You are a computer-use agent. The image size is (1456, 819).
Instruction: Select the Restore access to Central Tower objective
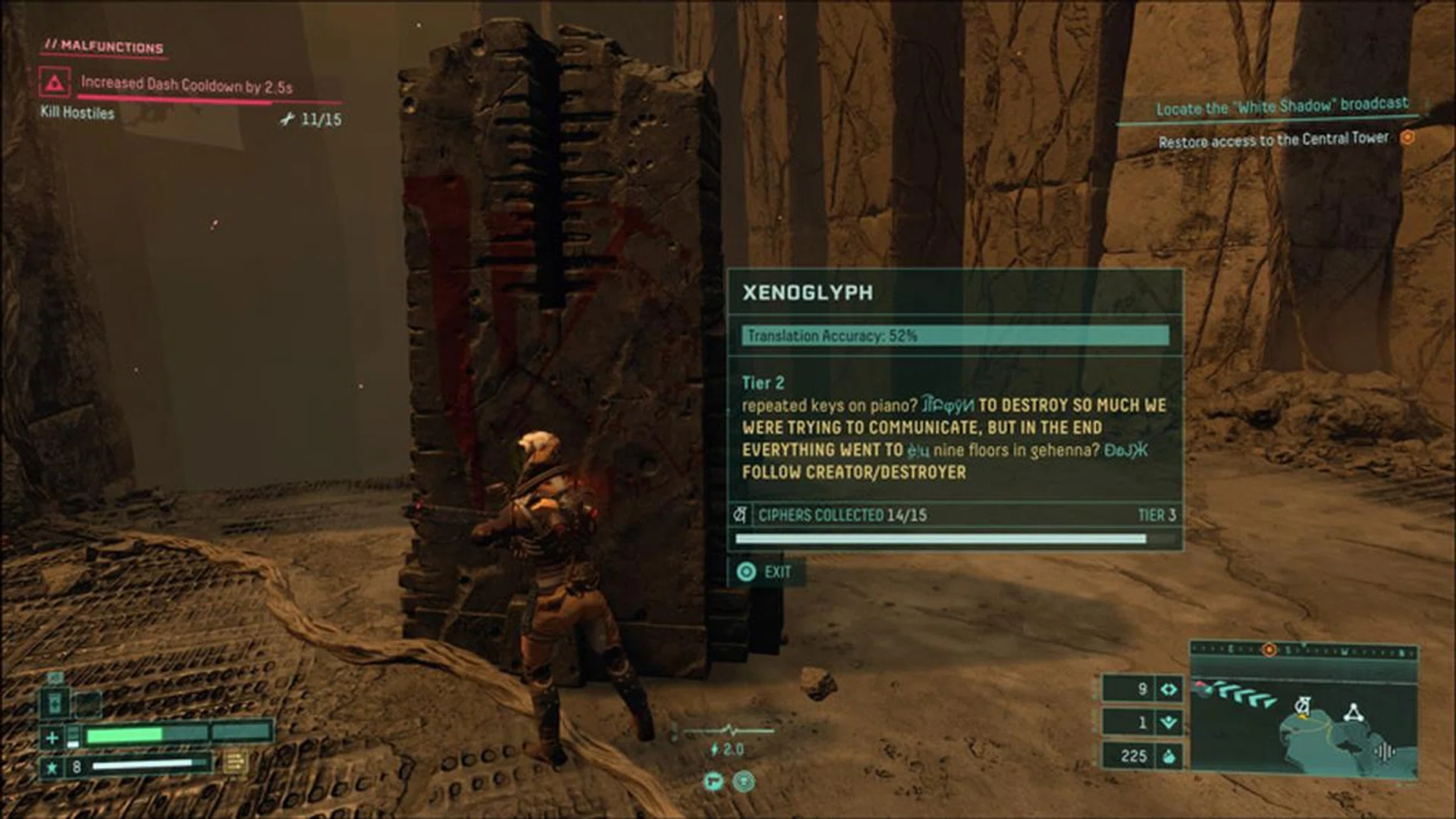tap(1273, 140)
